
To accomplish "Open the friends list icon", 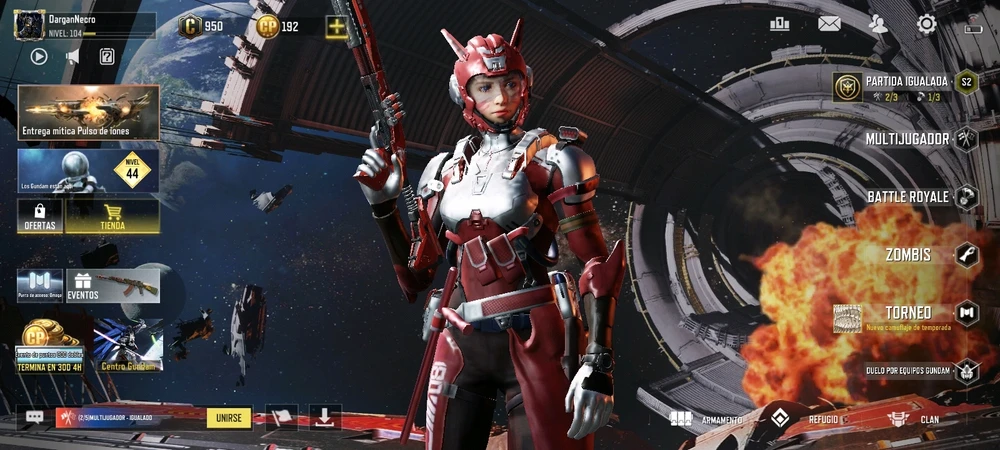I will pyautogui.click(x=878, y=24).
